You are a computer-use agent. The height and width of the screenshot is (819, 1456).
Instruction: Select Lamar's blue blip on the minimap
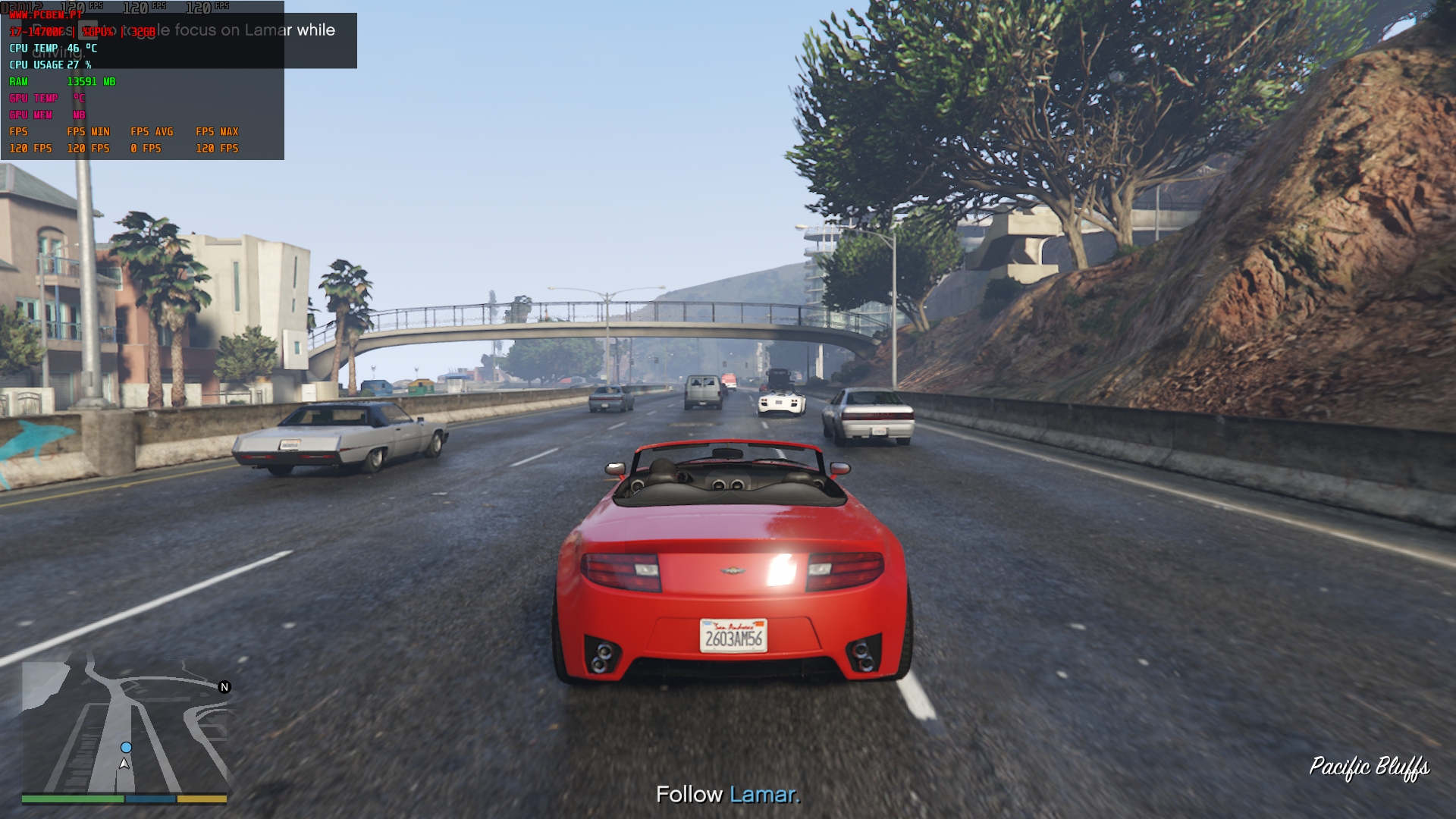pos(126,748)
